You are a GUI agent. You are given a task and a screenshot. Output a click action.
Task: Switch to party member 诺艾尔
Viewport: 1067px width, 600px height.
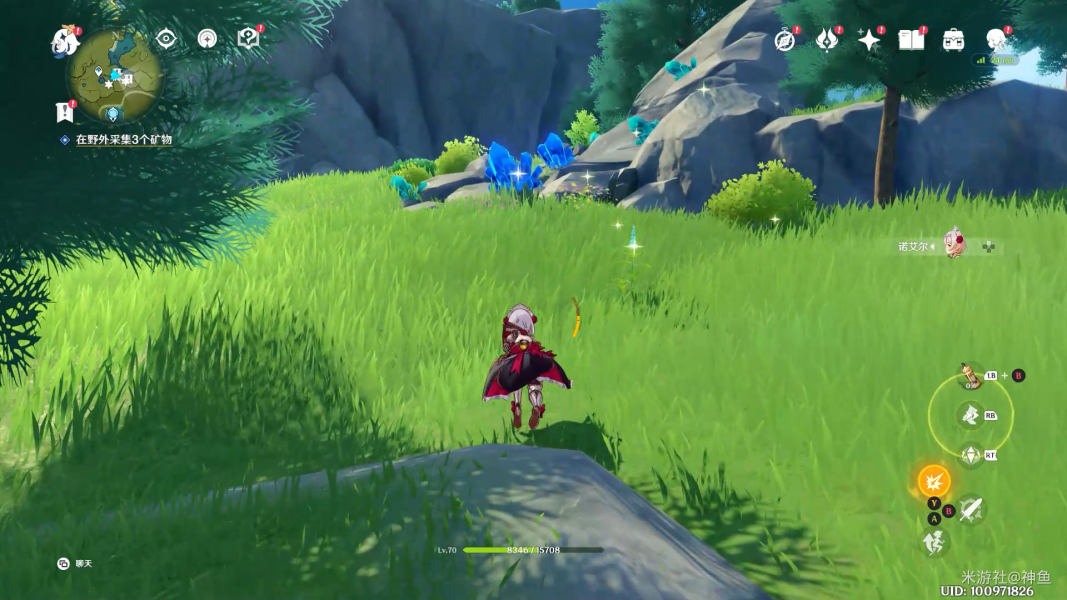coord(954,245)
